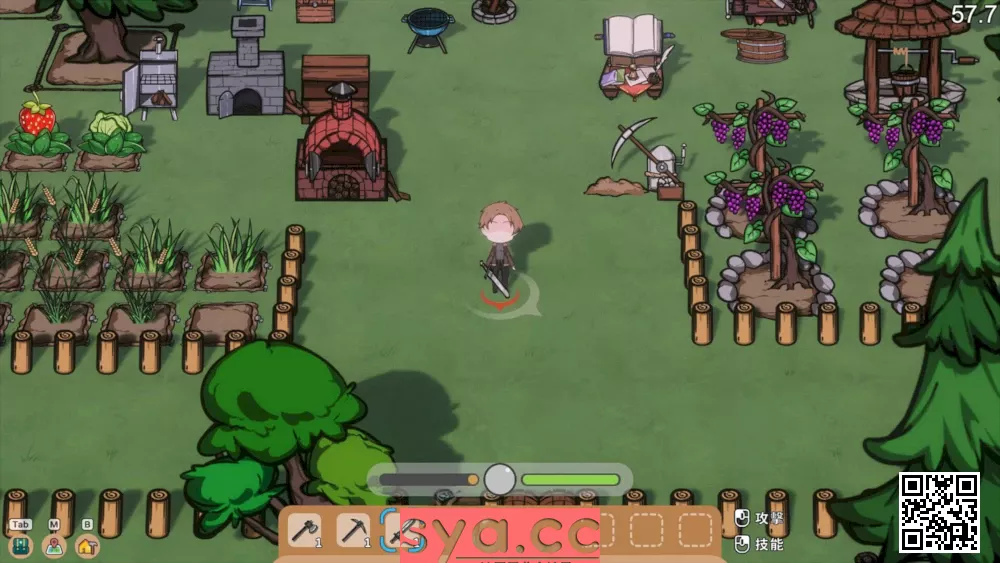Open the map marker icon
The image size is (1000, 563).
[54, 546]
